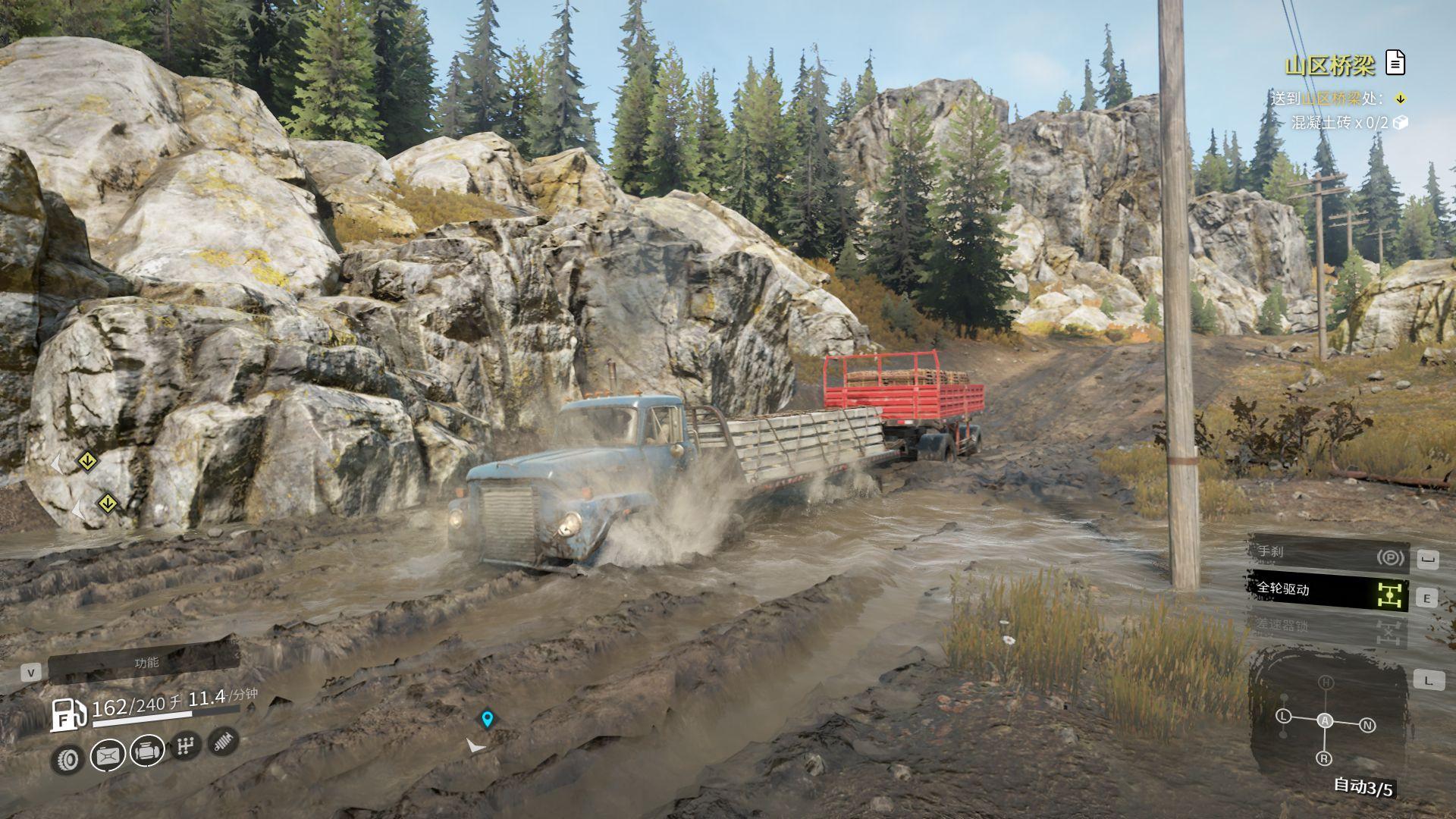Select the H high gear
The width and height of the screenshot is (1456, 819).
point(1326,682)
